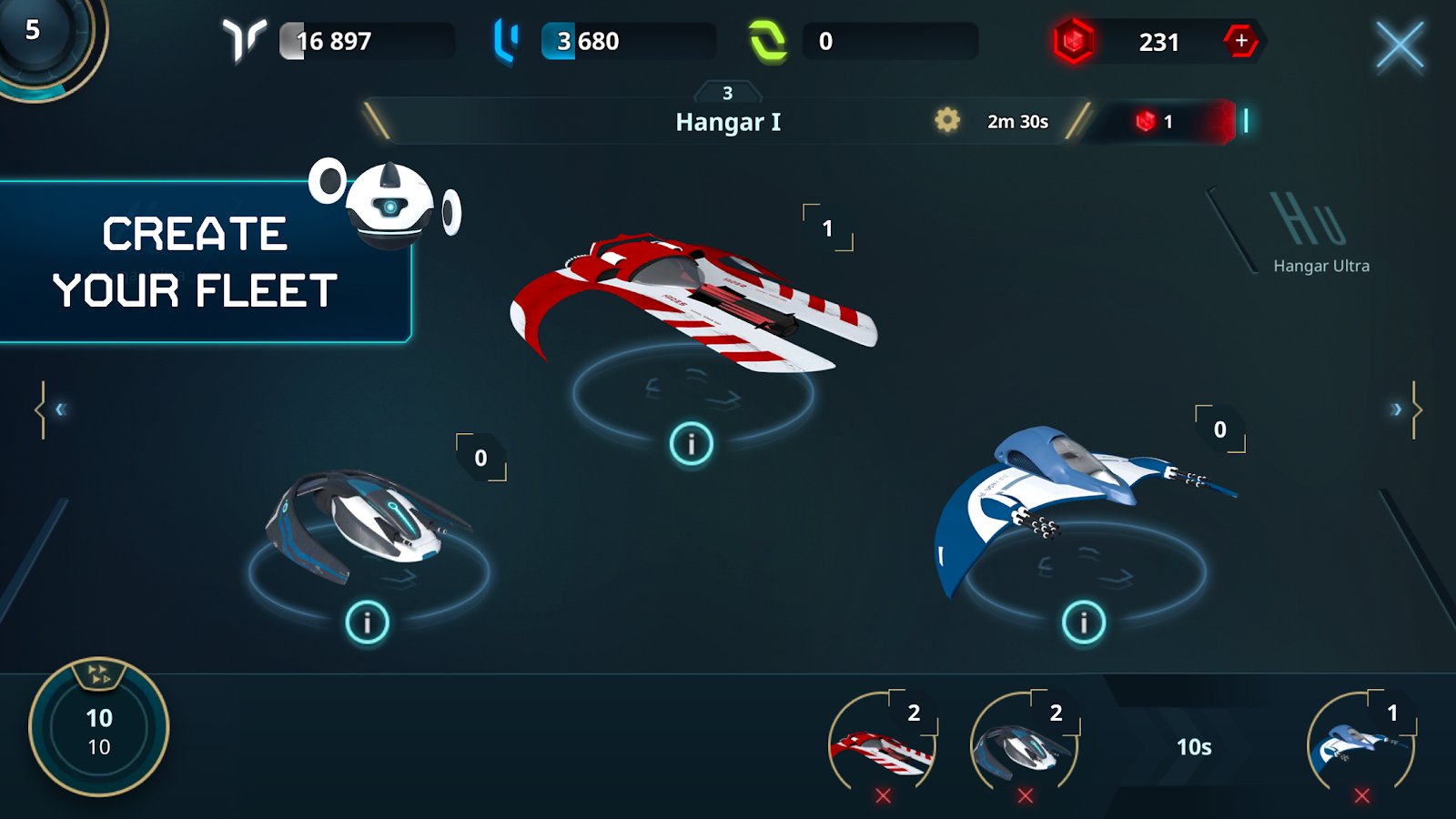Close the hangar screen with the X

click(x=1399, y=45)
